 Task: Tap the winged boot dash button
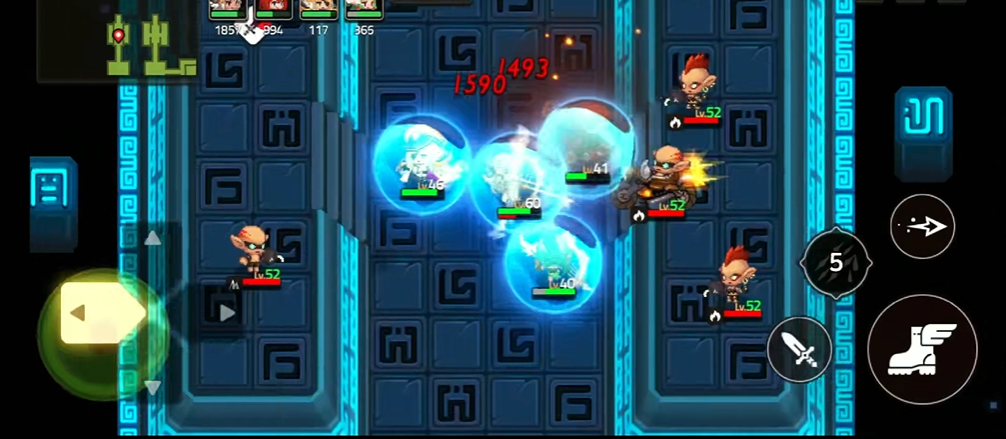pyautogui.click(x=921, y=349)
